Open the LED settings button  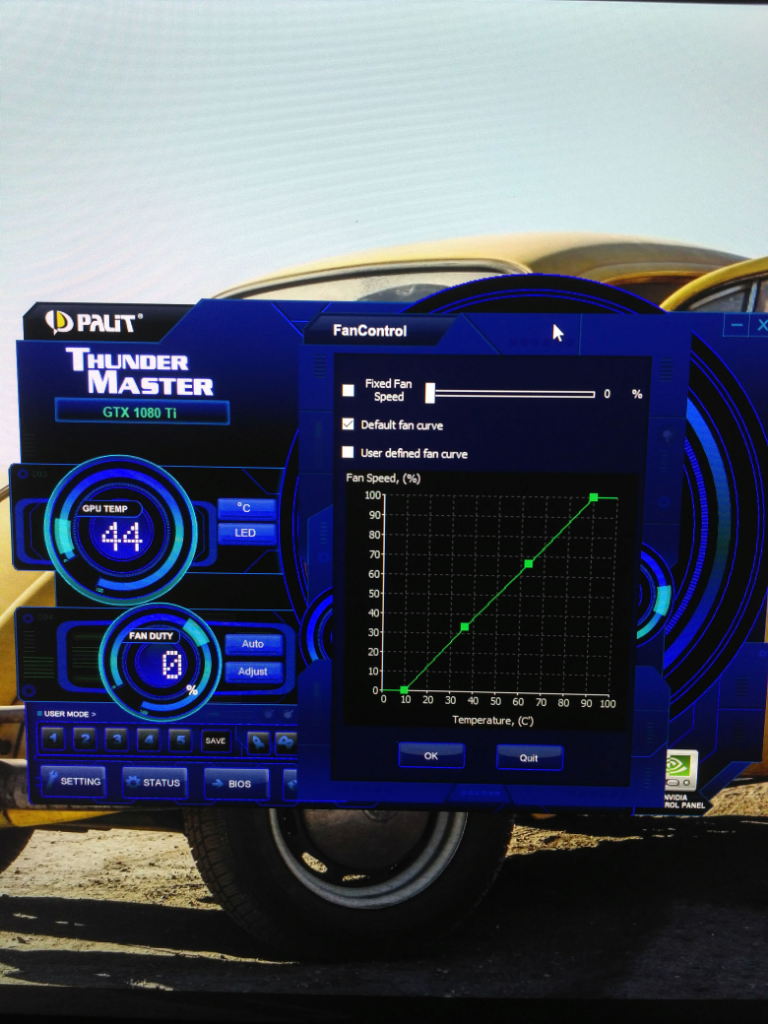pos(245,533)
